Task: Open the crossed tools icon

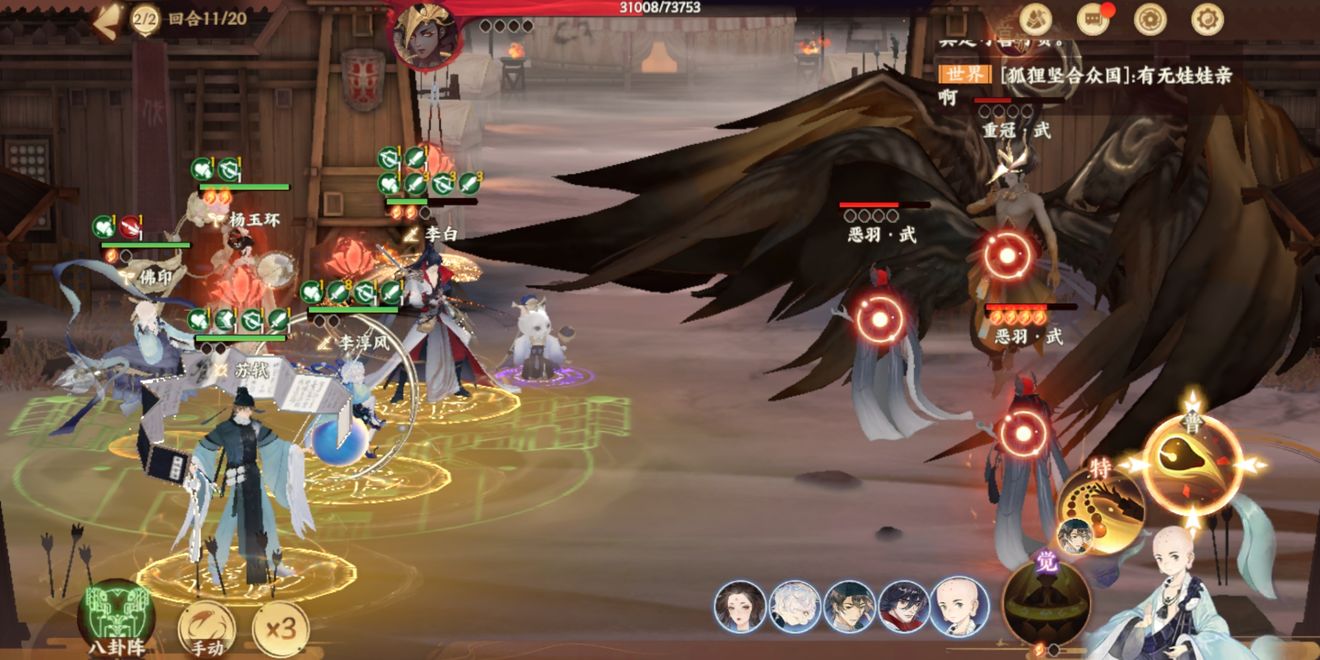Action: point(1035,18)
